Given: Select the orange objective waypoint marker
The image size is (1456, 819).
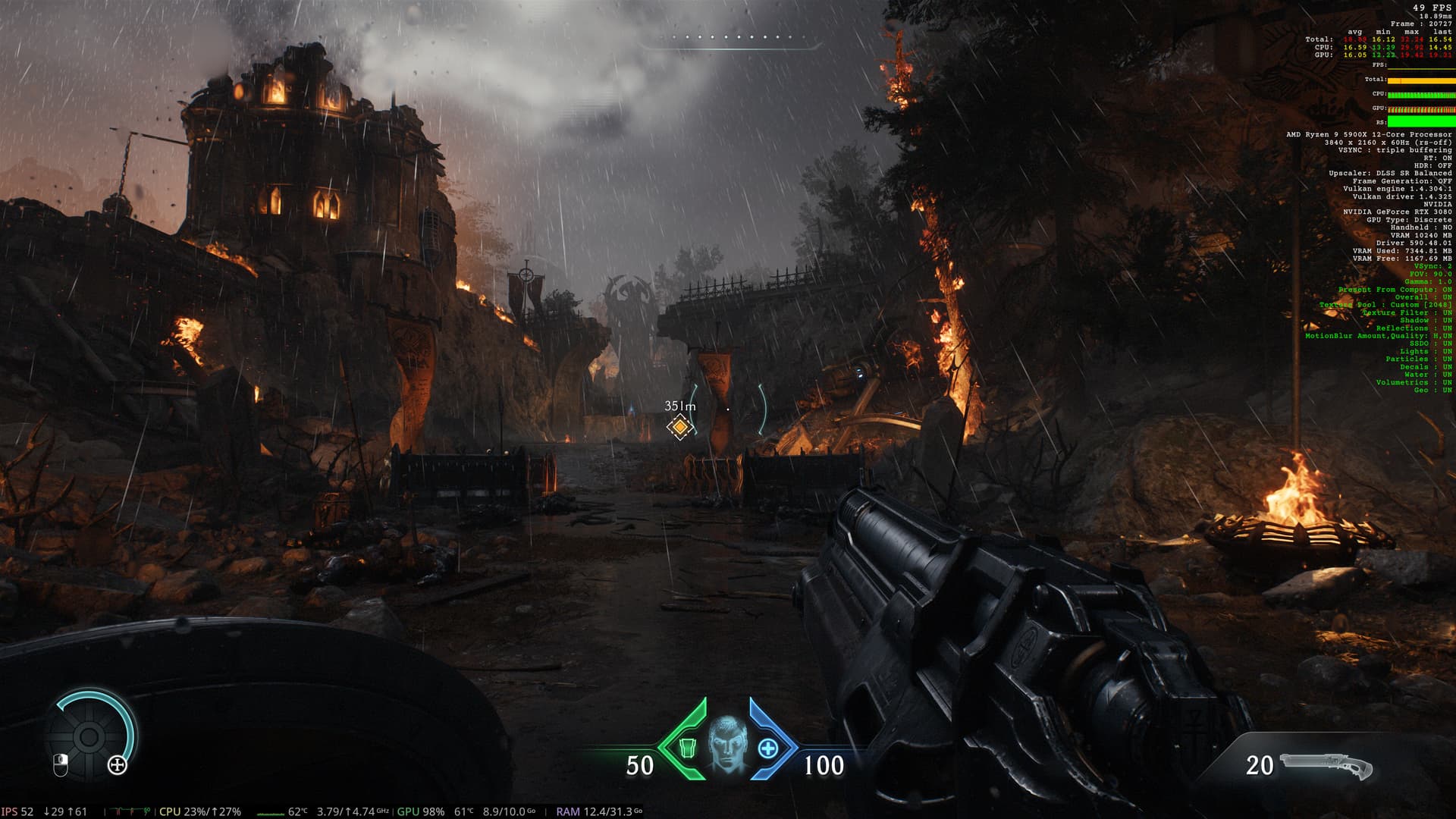Looking at the screenshot, I should (680, 428).
